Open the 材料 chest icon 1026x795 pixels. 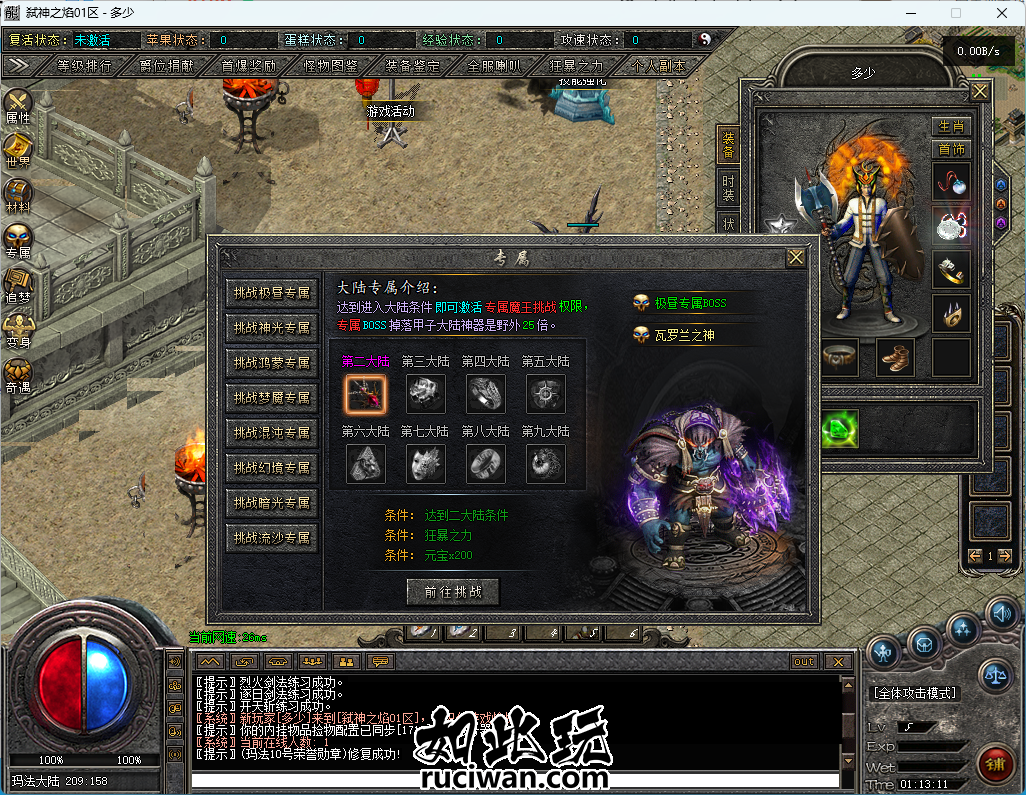tap(18, 194)
